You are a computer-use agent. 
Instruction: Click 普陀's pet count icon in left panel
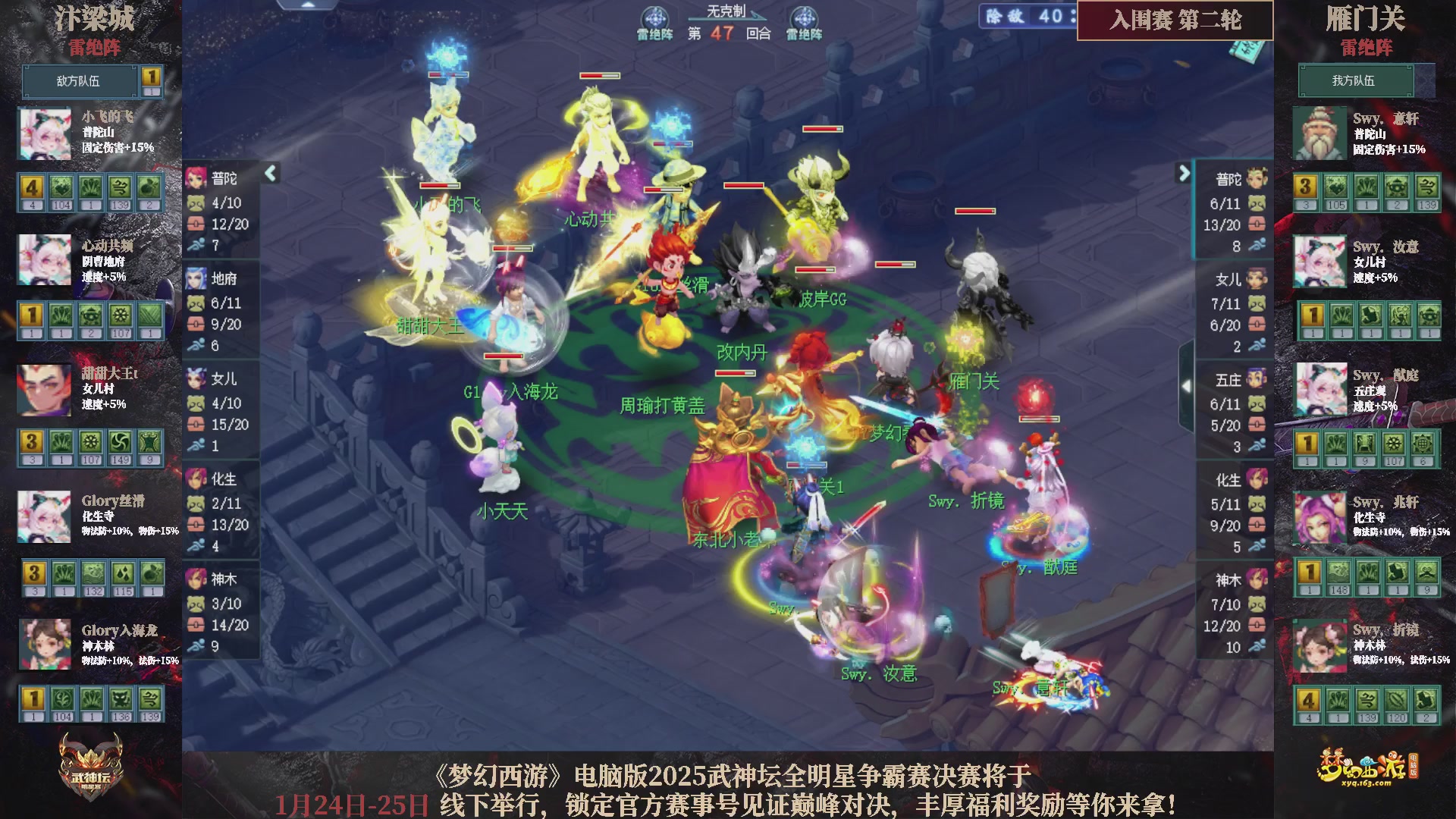(197, 203)
